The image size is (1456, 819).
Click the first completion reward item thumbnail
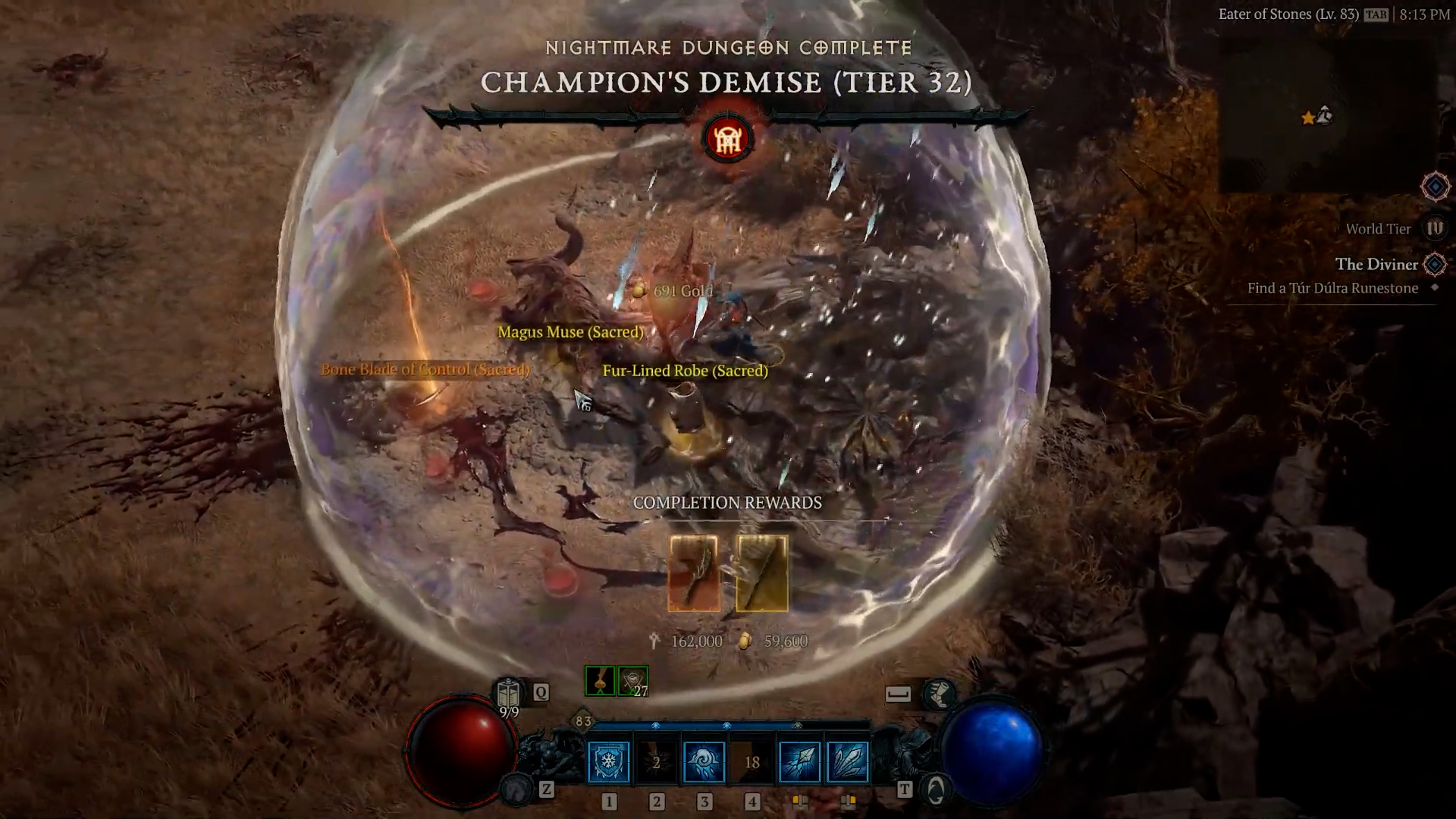(692, 574)
